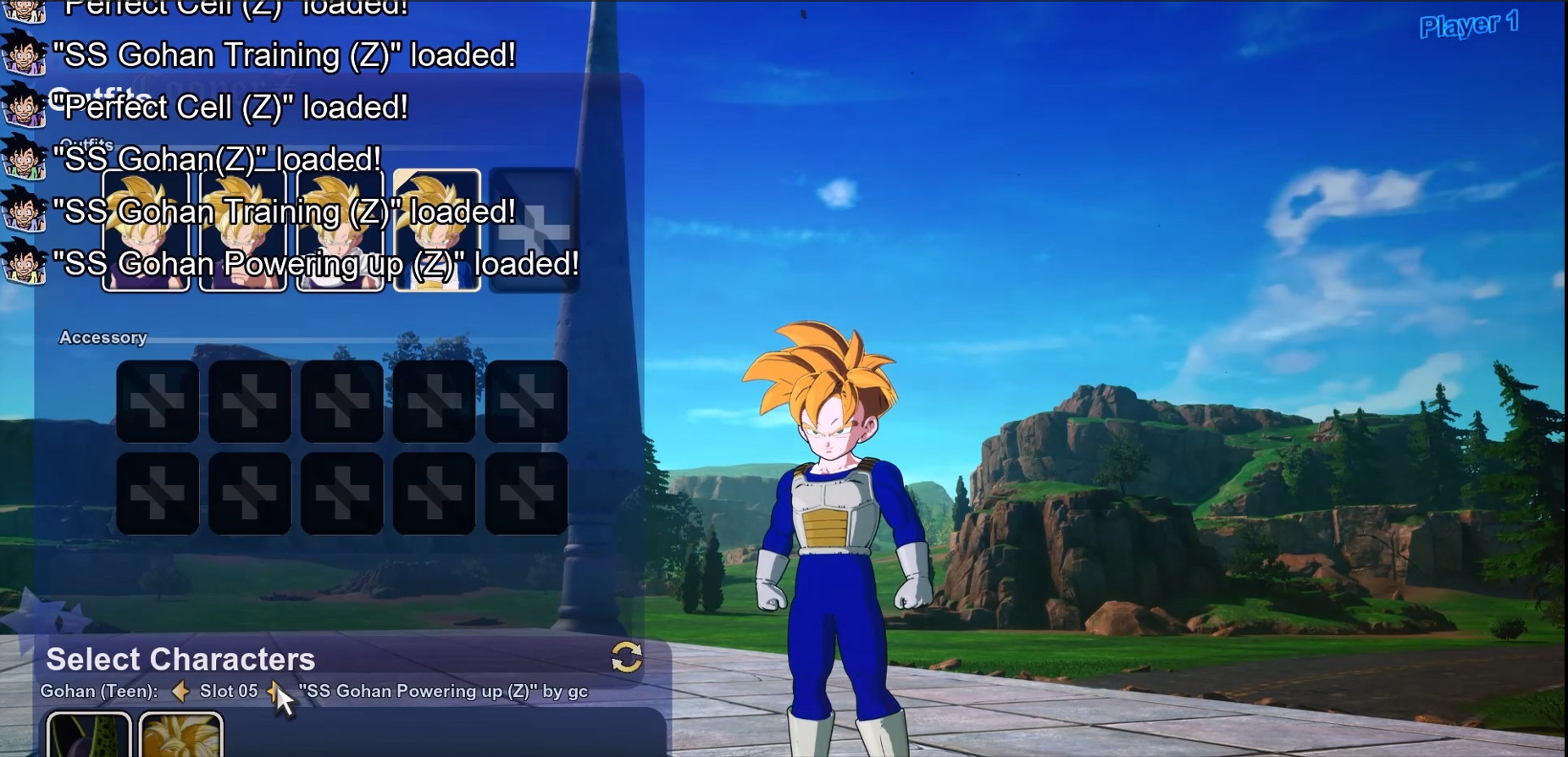Click the Select Characters panel title

(x=180, y=659)
